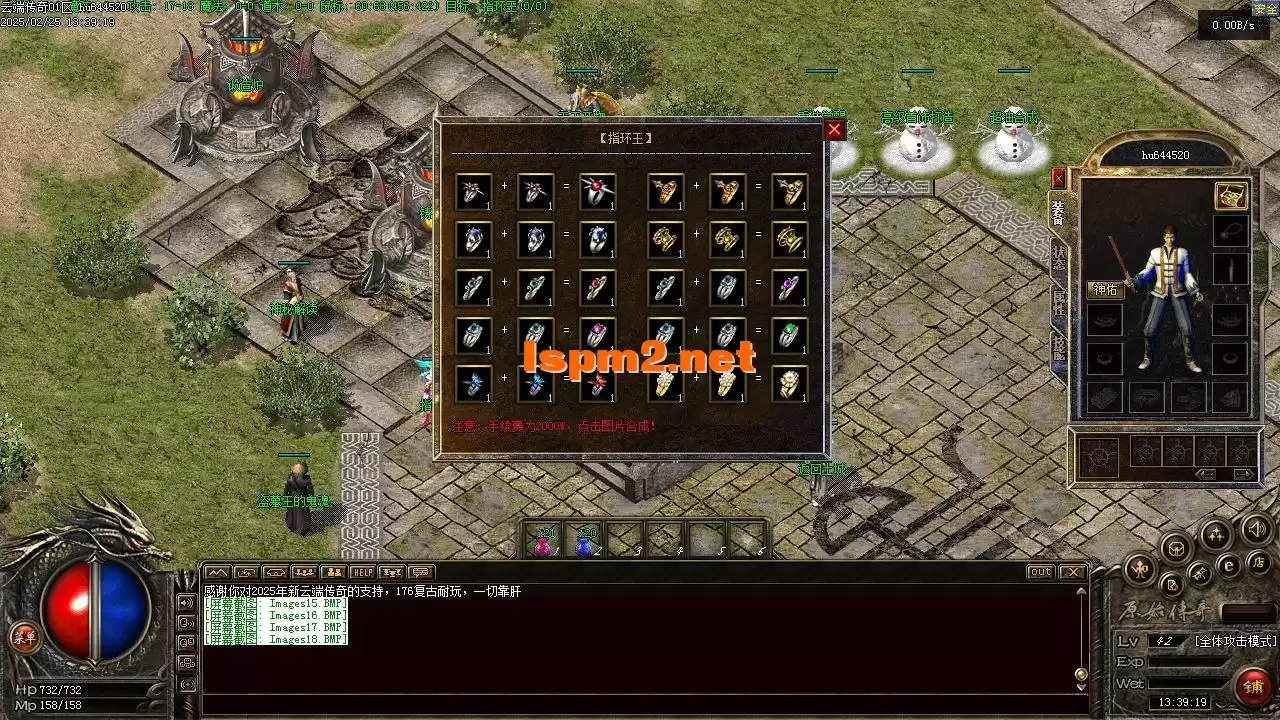The height and width of the screenshot is (720, 1280).
Task: Close the character equipment panel
Action: point(1058,179)
